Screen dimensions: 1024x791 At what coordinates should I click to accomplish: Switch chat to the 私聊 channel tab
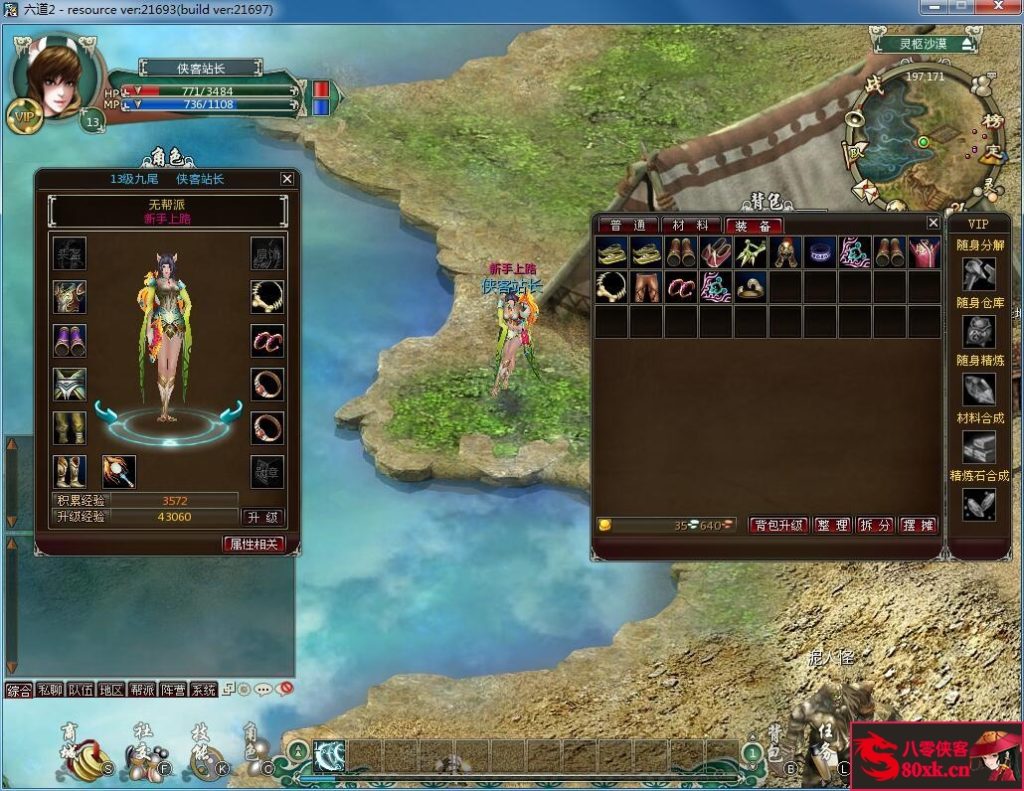coord(49,690)
